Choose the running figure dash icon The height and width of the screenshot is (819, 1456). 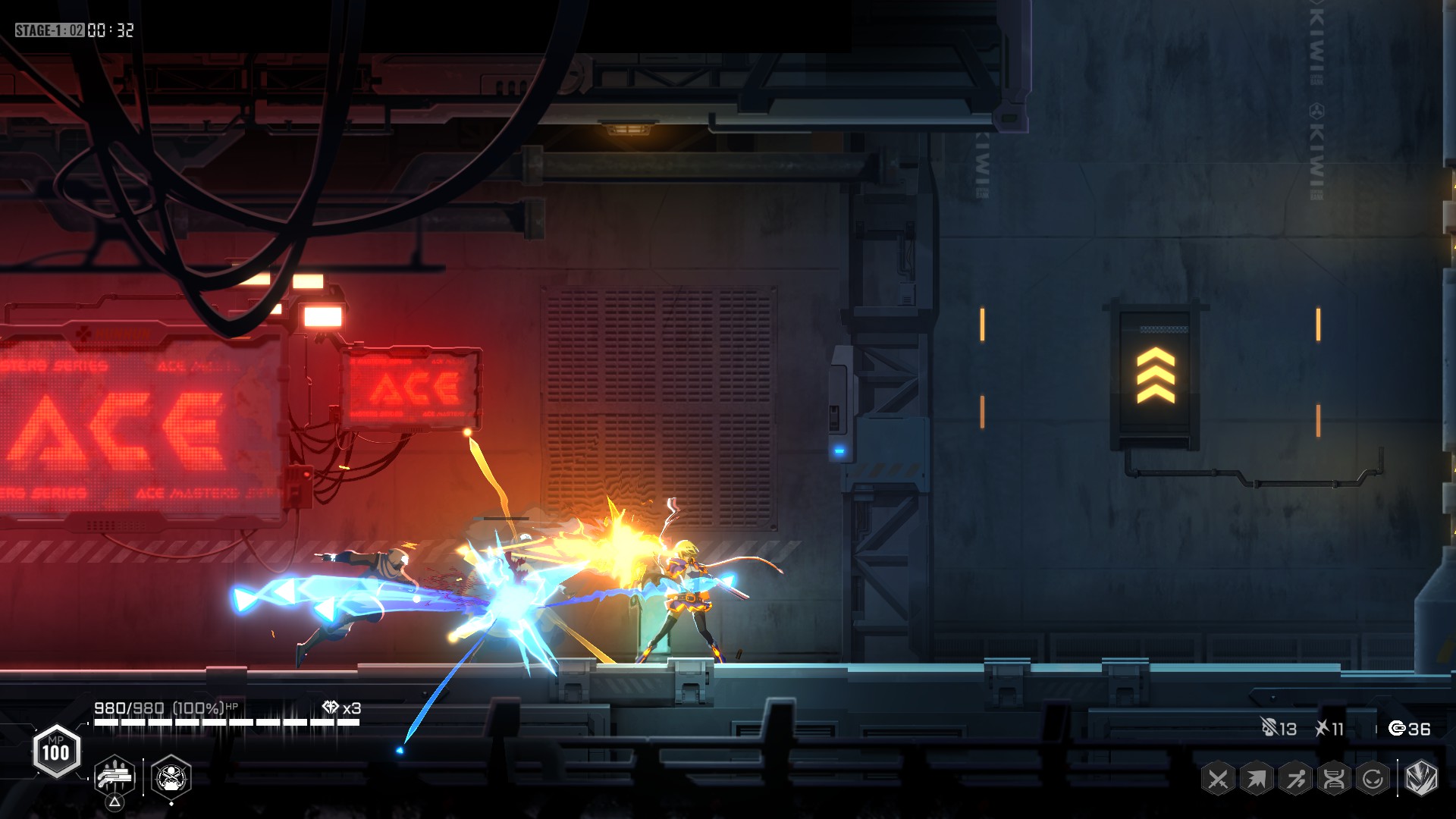click(x=1295, y=779)
